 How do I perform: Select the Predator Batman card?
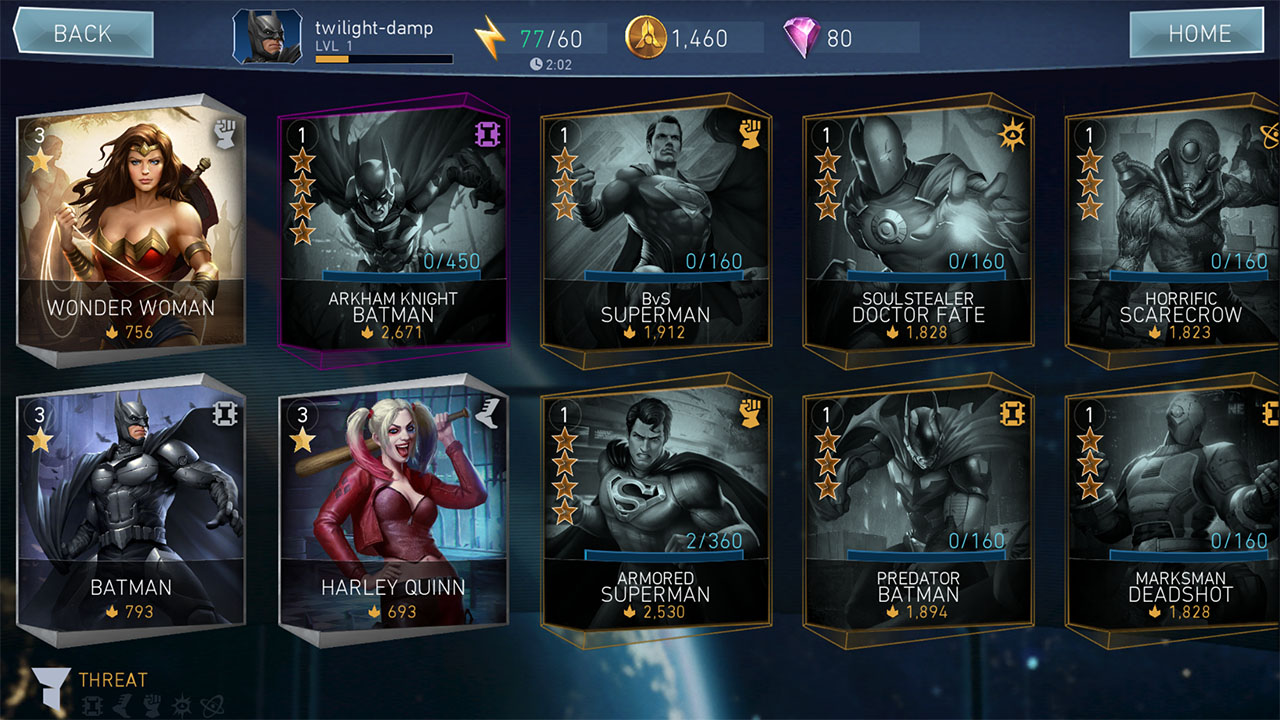coord(917,508)
